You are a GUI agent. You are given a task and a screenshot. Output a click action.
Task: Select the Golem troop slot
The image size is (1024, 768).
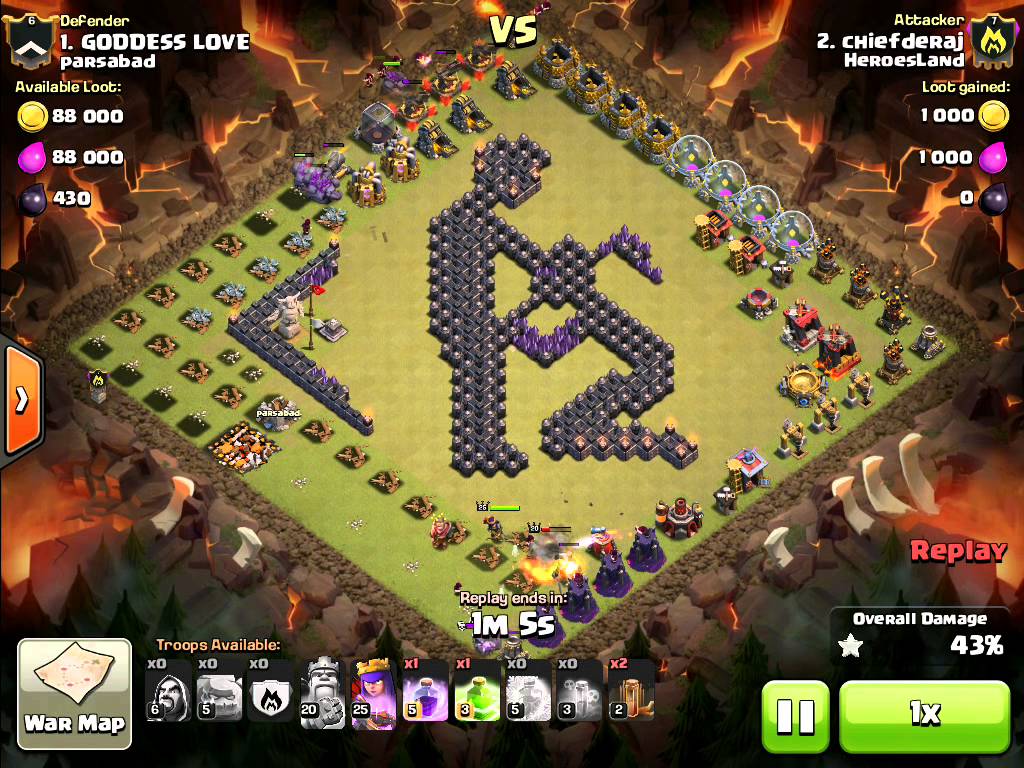click(220, 690)
